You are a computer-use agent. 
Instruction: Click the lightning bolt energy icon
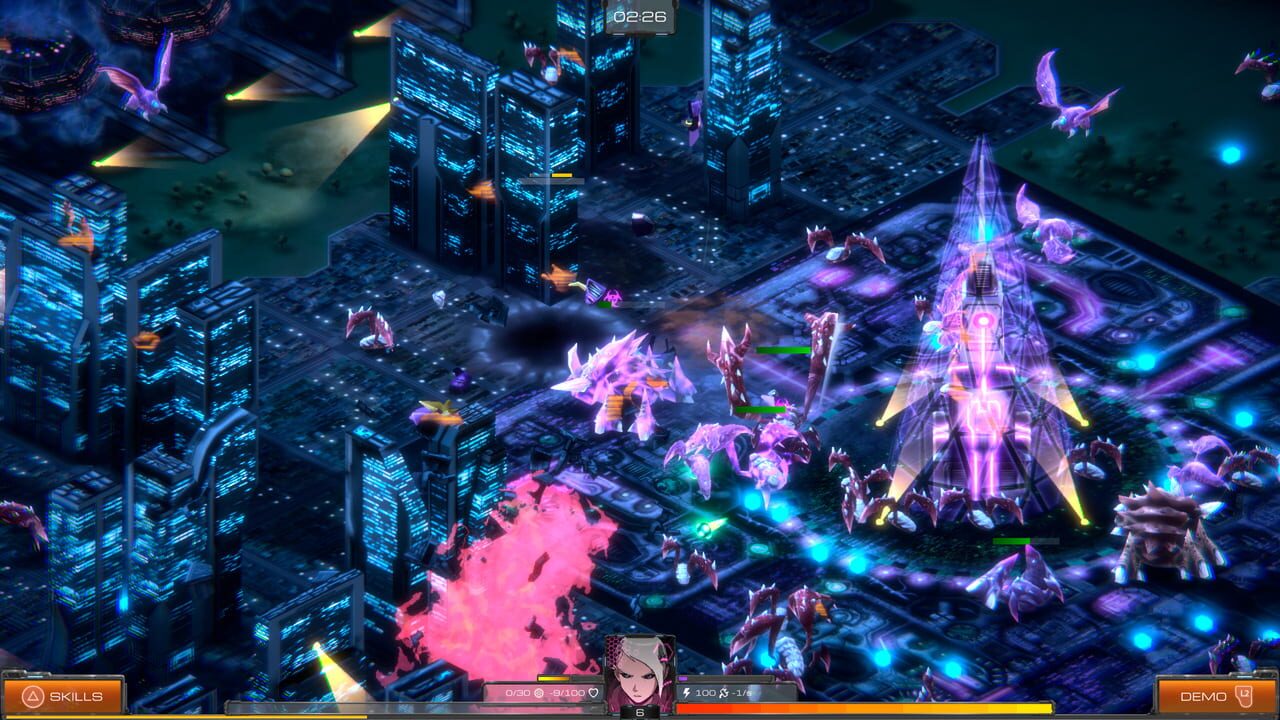[x=688, y=691]
